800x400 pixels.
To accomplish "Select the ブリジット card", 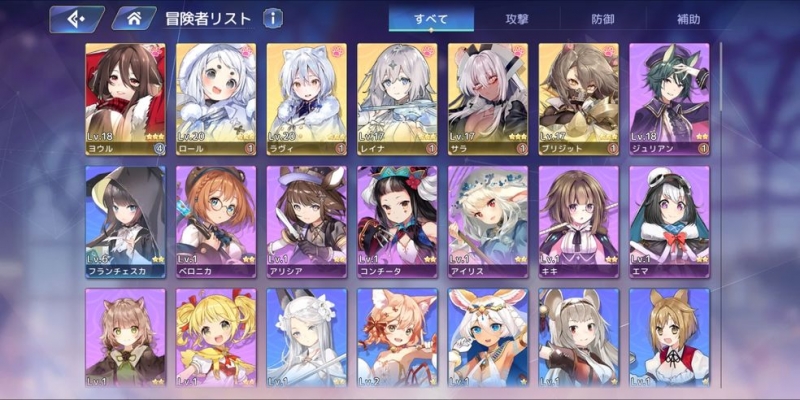I will click(578, 98).
